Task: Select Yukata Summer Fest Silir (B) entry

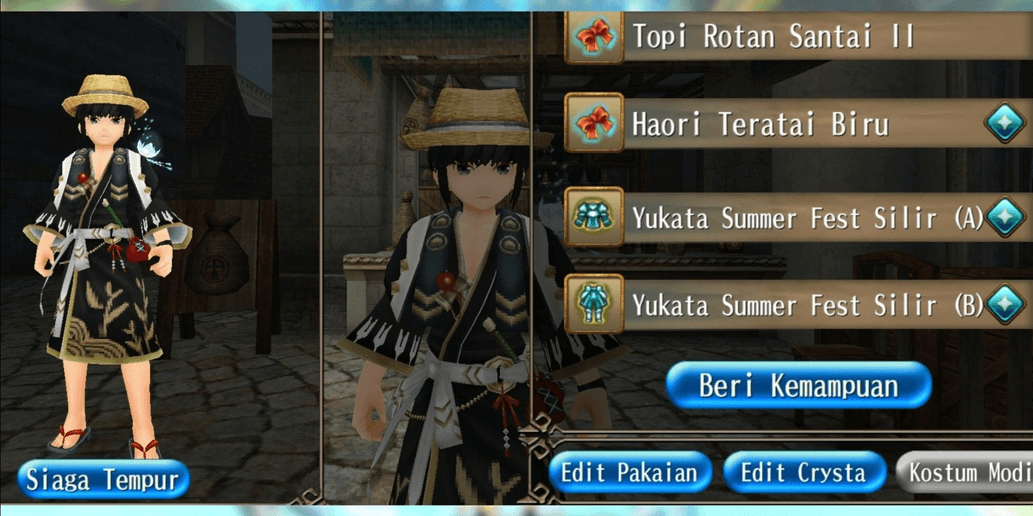Action: [790, 304]
